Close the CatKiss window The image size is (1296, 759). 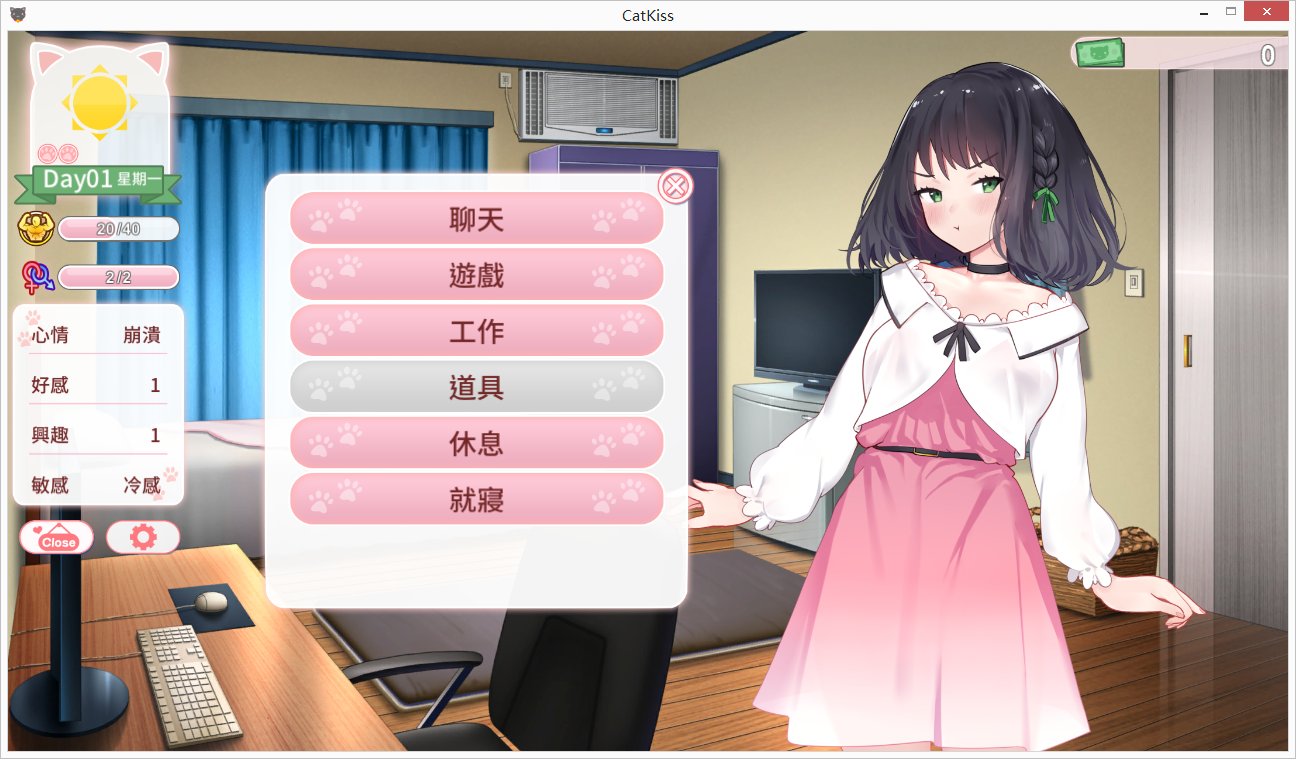pos(1267,13)
